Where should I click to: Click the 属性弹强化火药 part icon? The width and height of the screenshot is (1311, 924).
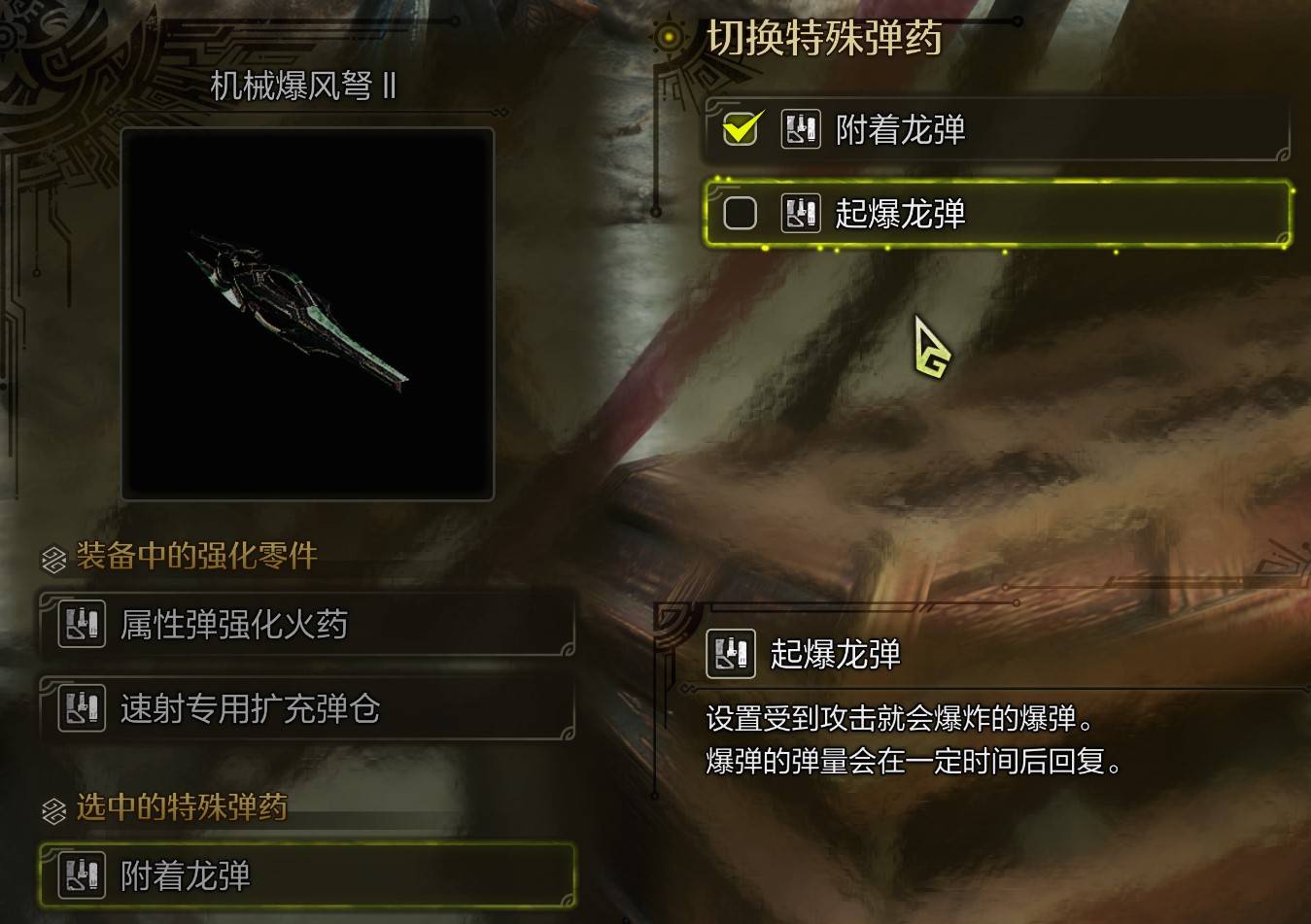coord(81,626)
